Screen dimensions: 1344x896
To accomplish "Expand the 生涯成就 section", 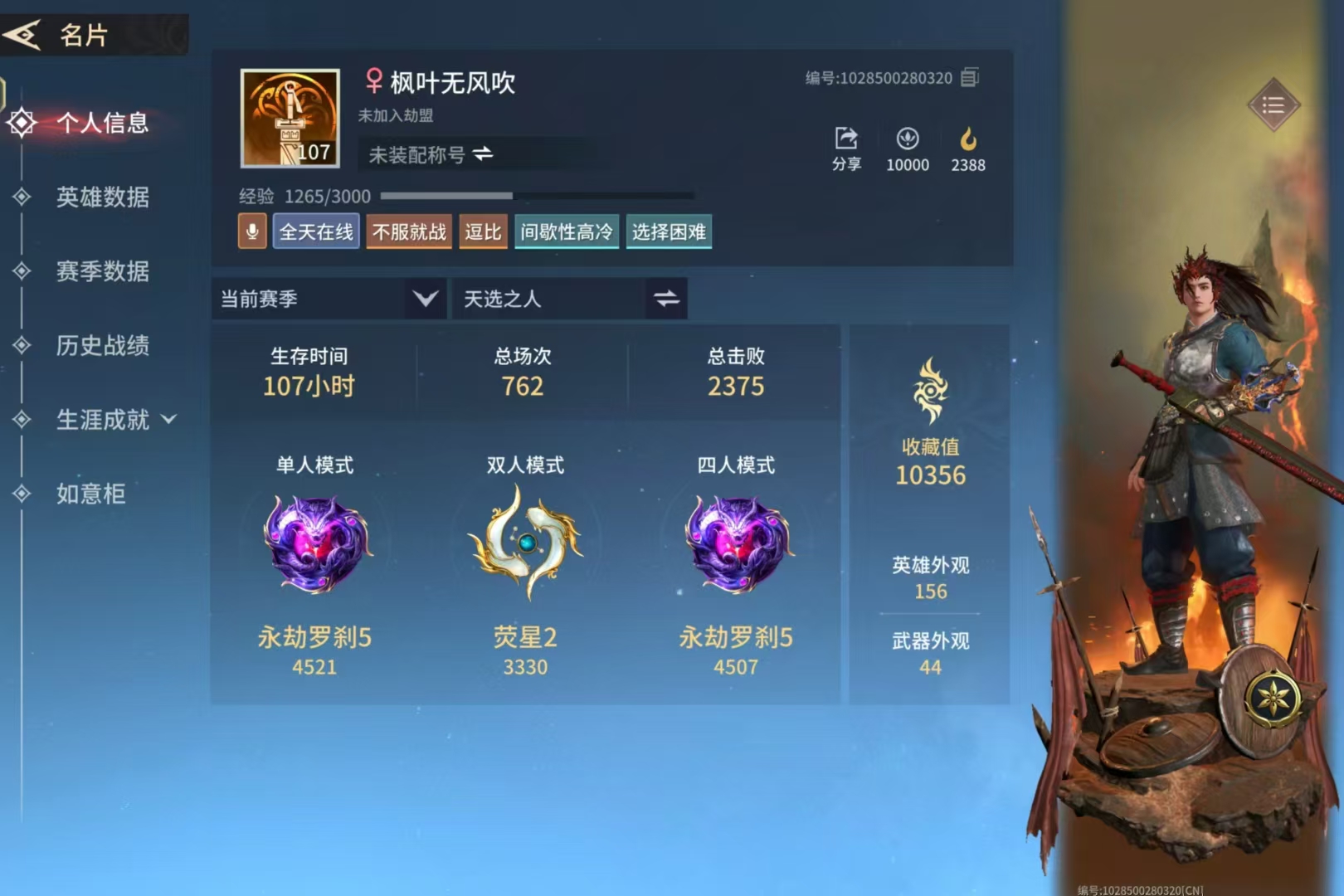I will (114, 420).
